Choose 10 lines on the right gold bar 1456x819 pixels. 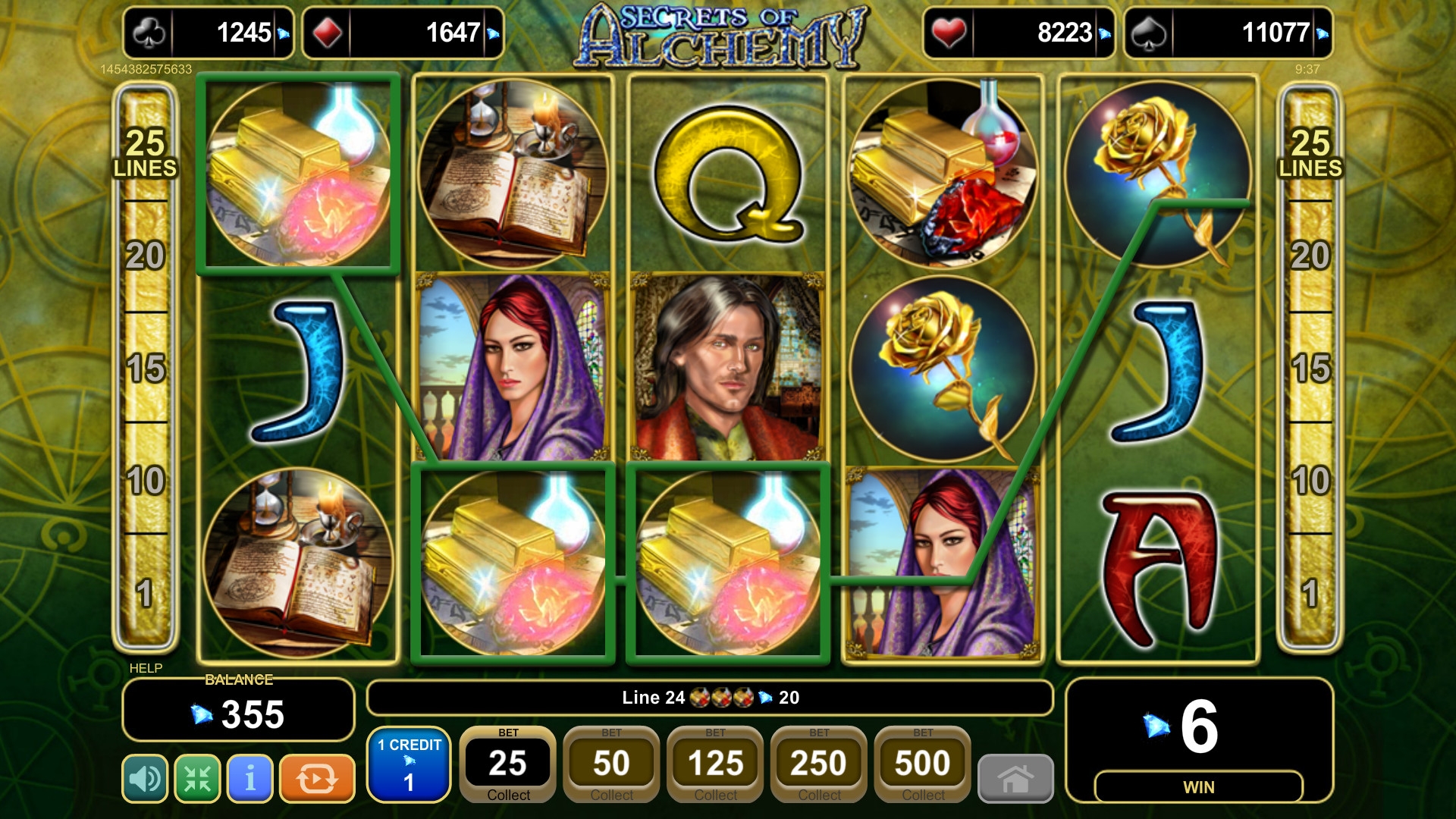1310,480
